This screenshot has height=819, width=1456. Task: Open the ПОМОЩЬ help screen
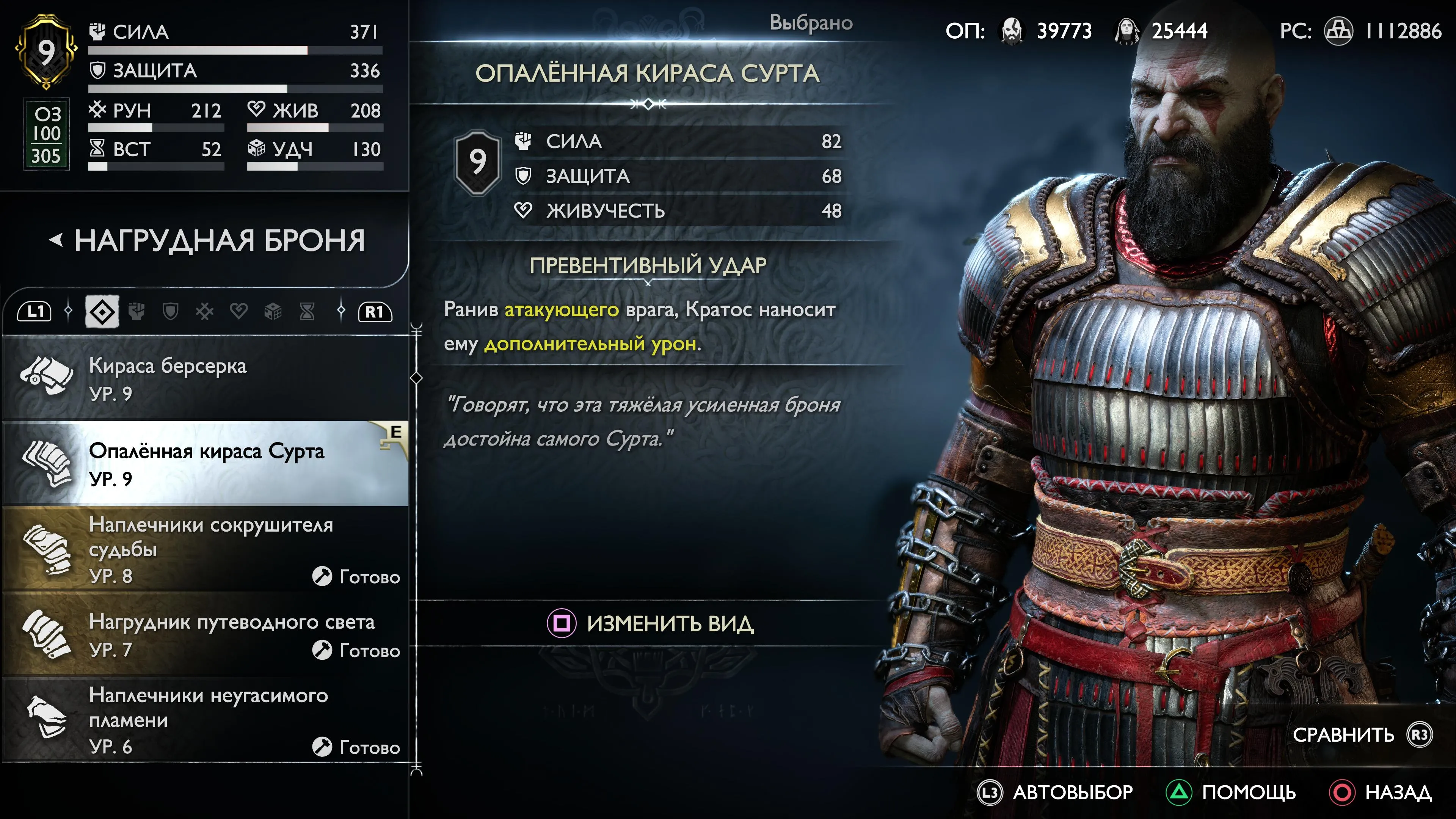pos(1231,792)
